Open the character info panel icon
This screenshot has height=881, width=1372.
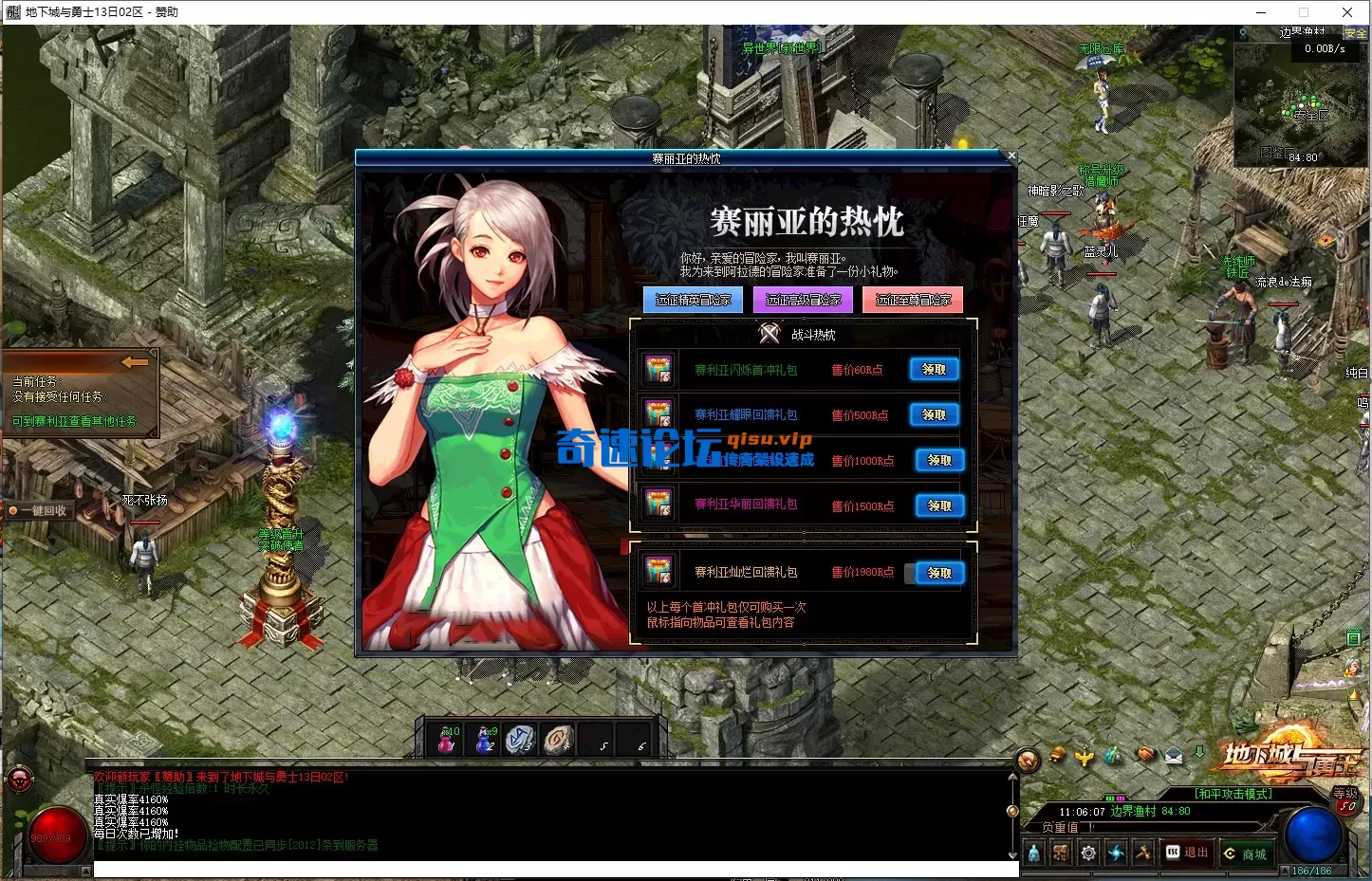tap(1033, 853)
